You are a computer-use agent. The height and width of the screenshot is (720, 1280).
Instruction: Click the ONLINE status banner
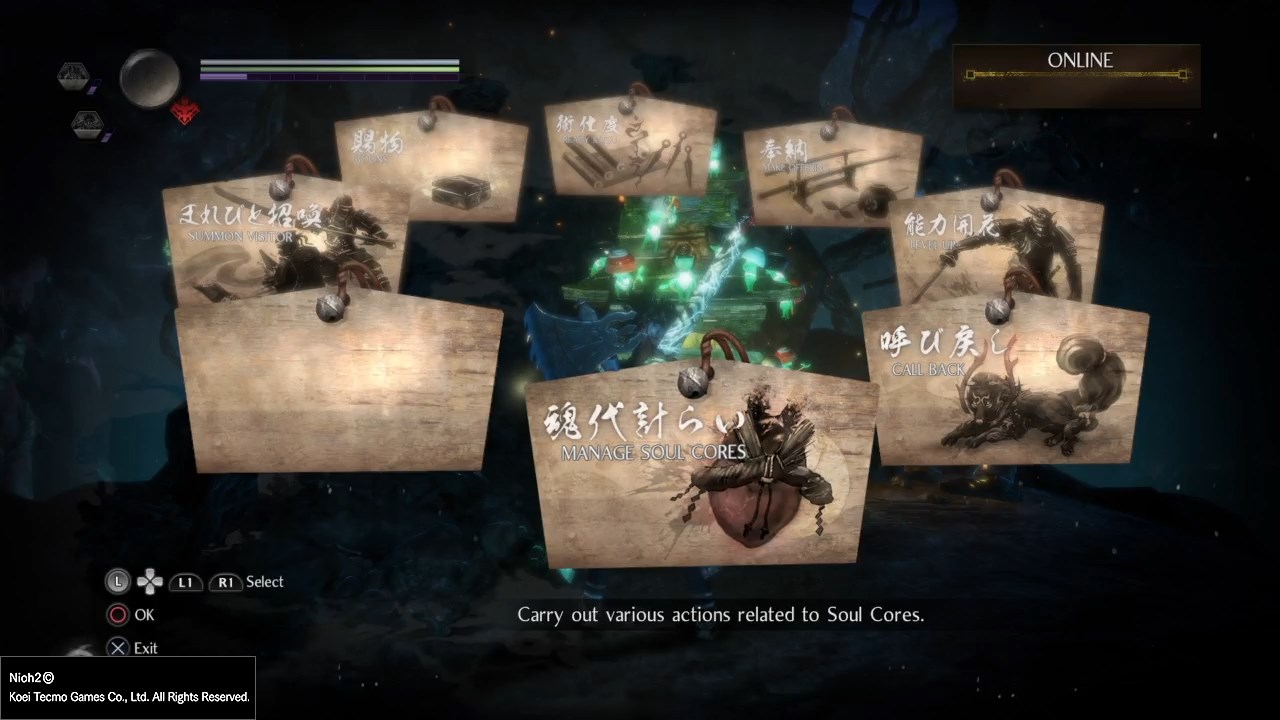[x=1077, y=75]
